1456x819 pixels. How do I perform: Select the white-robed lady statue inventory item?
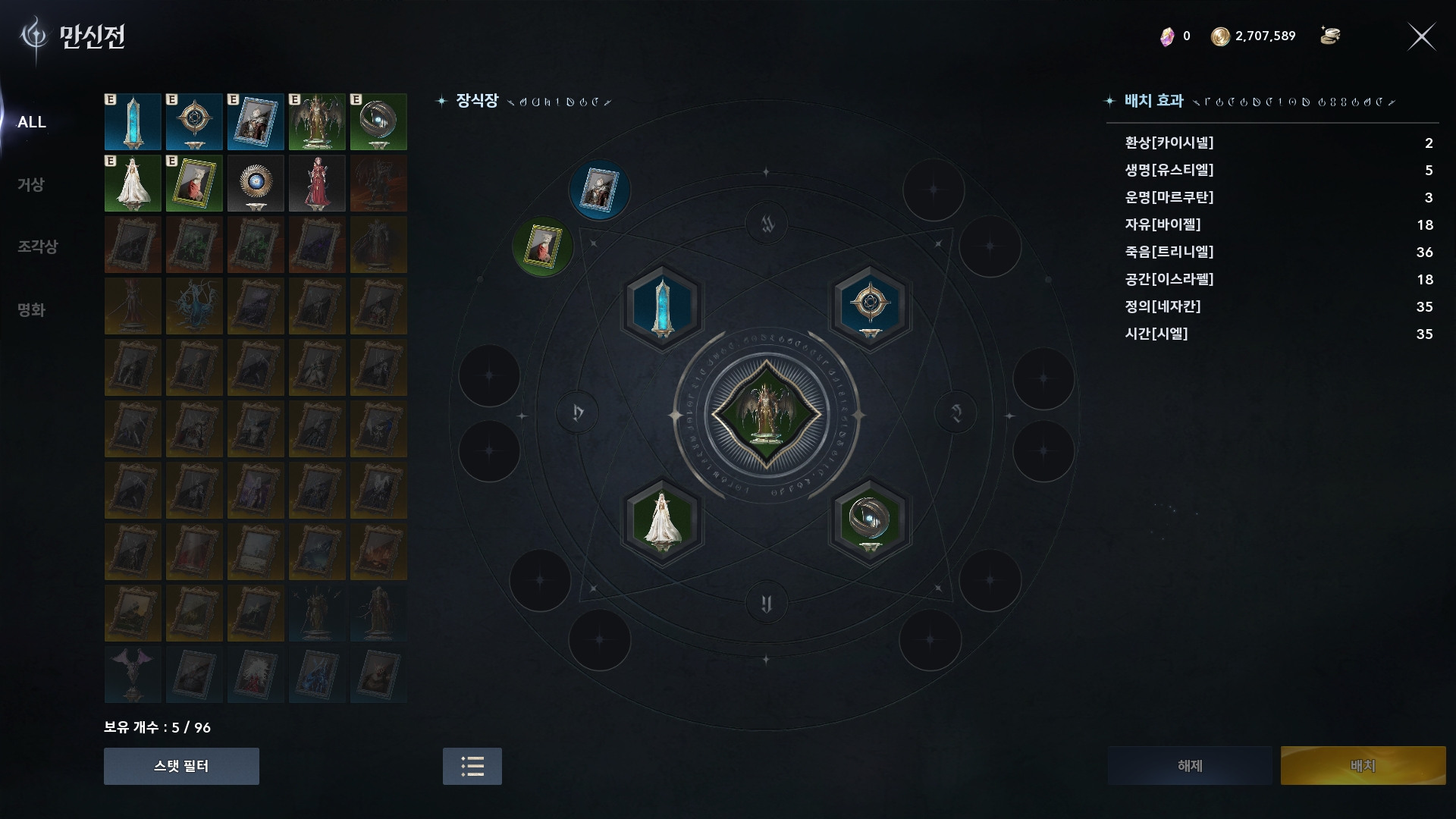click(x=133, y=184)
